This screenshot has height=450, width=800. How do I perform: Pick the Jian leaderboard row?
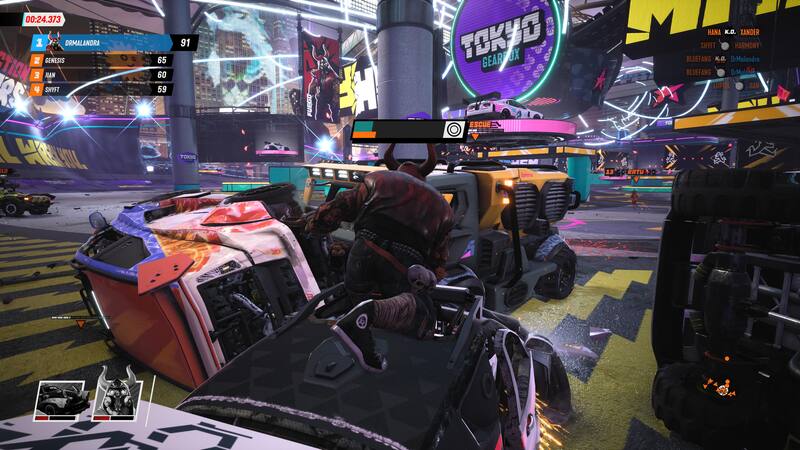point(100,75)
